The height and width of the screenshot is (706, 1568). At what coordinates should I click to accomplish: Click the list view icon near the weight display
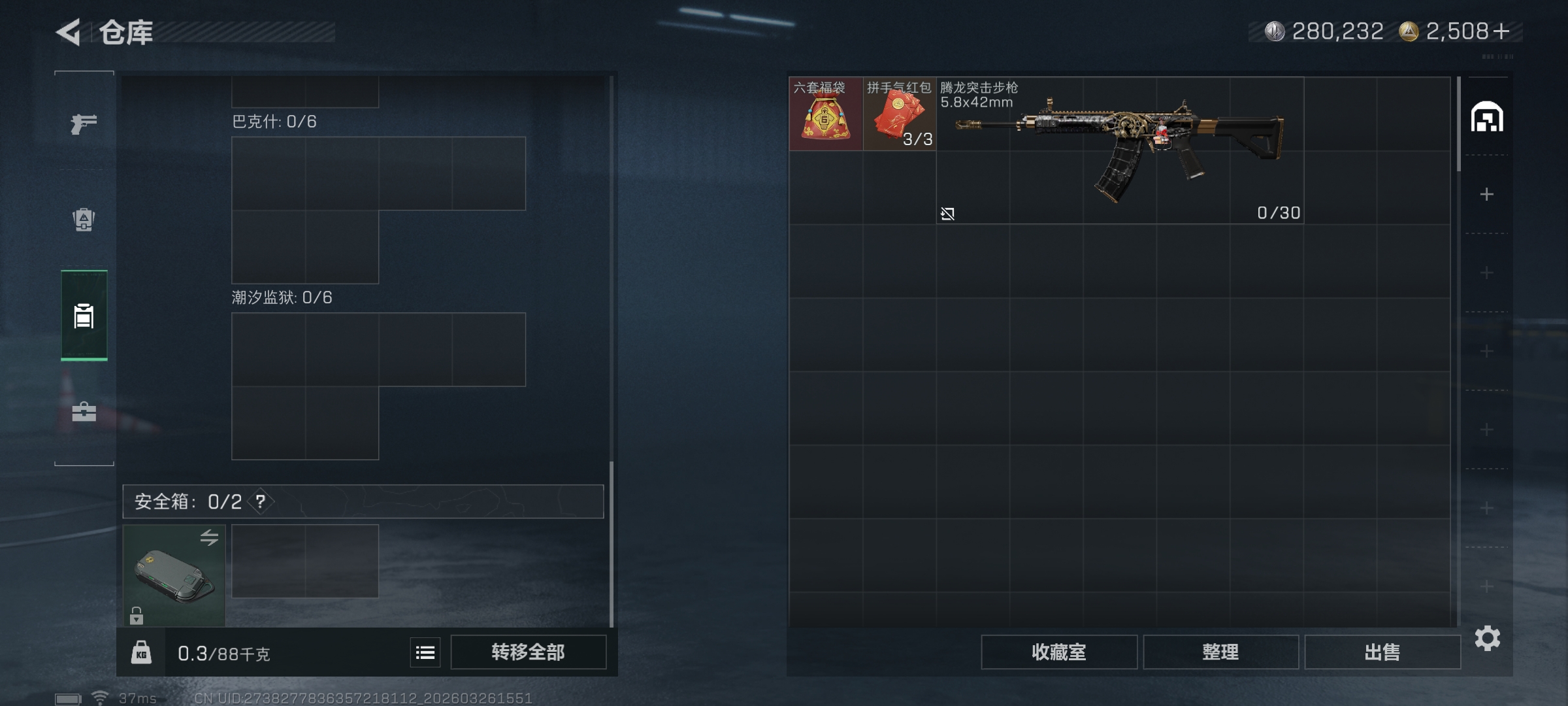coord(424,652)
